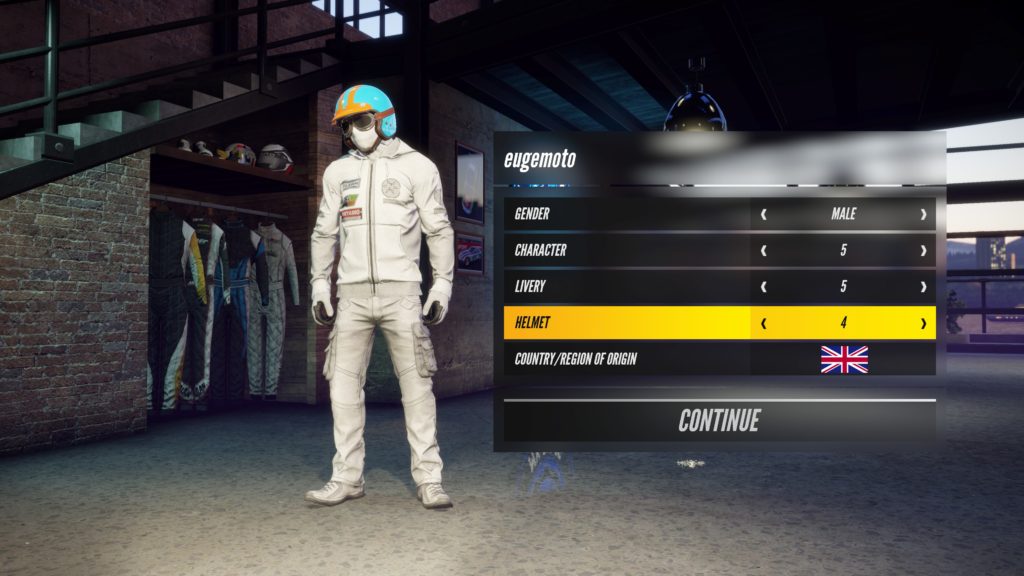Click the Continue button
Image resolution: width=1024 pixels, height=576 pixels.
click(719, 420)
